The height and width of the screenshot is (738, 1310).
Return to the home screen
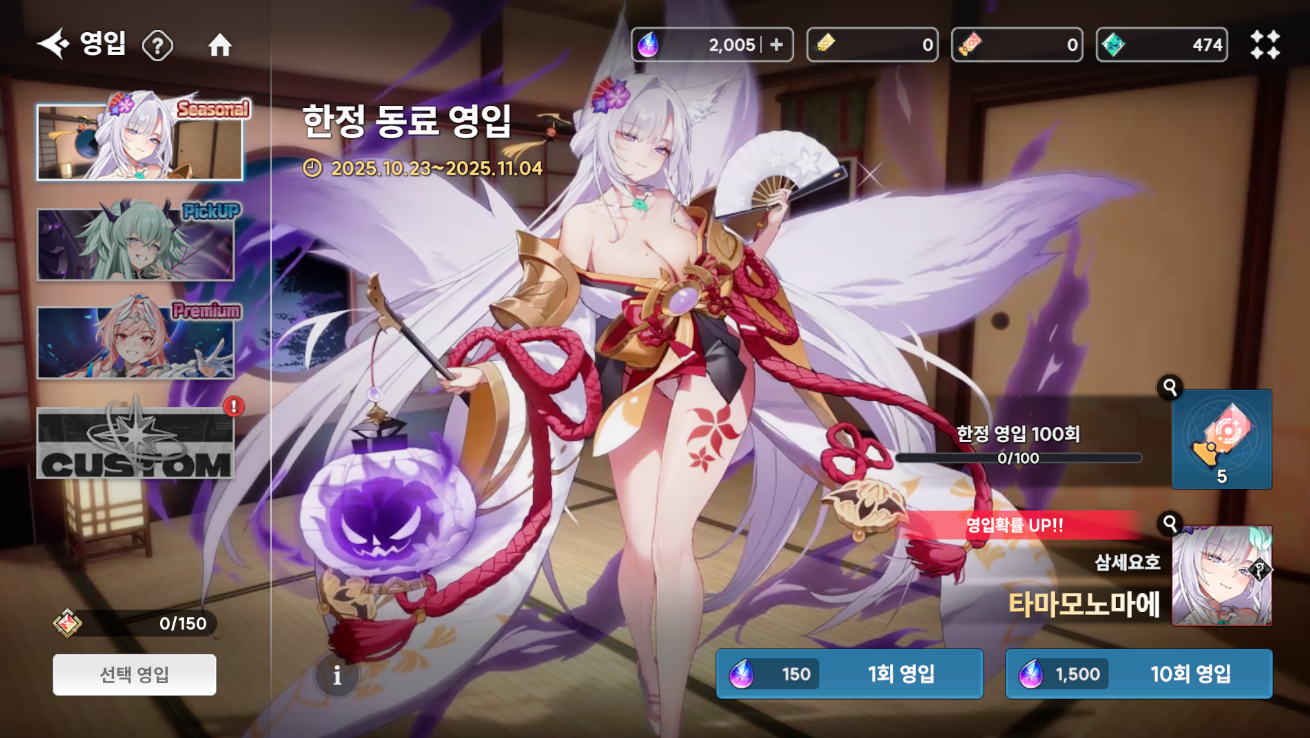220,45
